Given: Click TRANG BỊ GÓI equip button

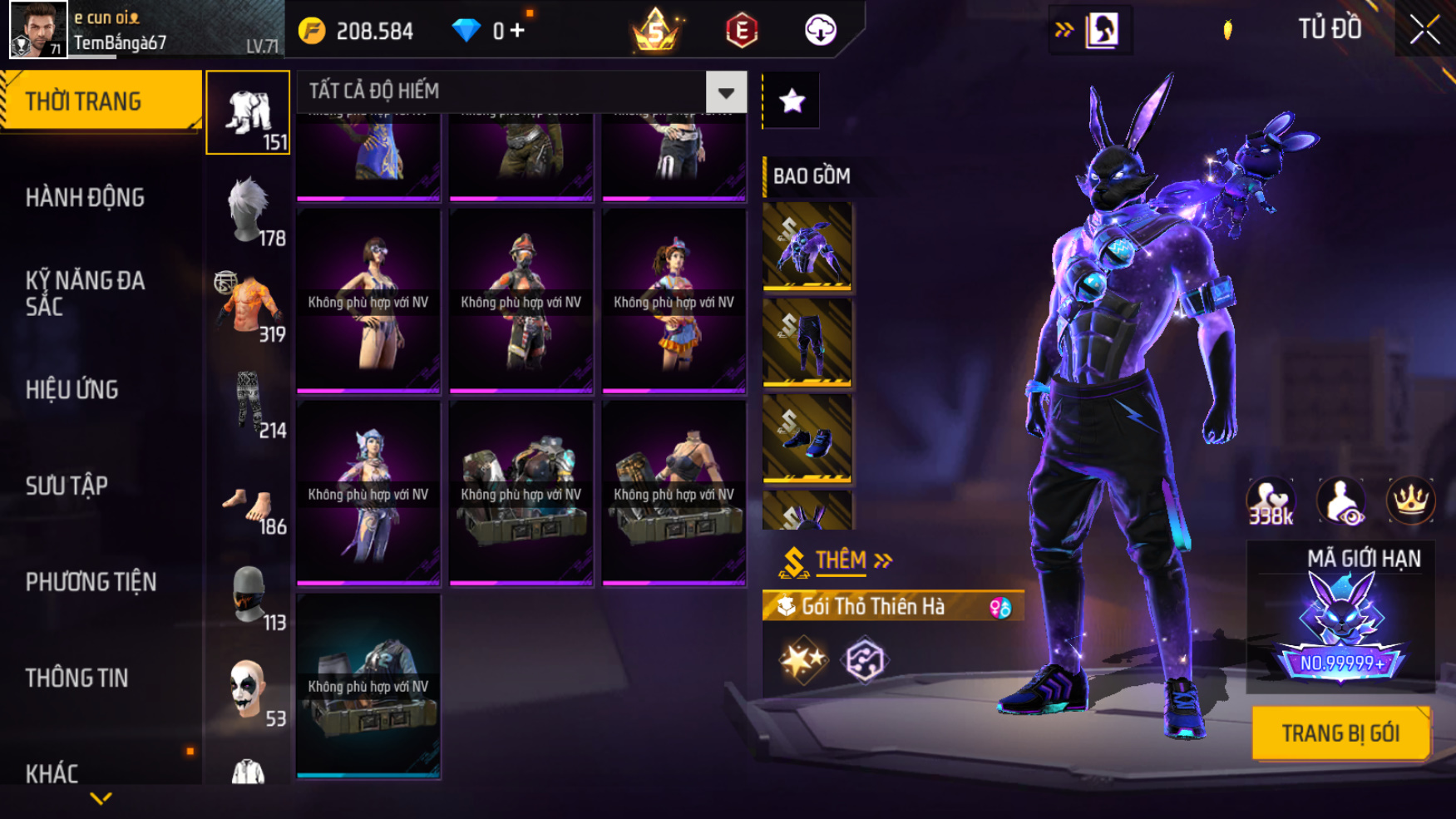Looking at the screenshot, I should pos(1340,733).
